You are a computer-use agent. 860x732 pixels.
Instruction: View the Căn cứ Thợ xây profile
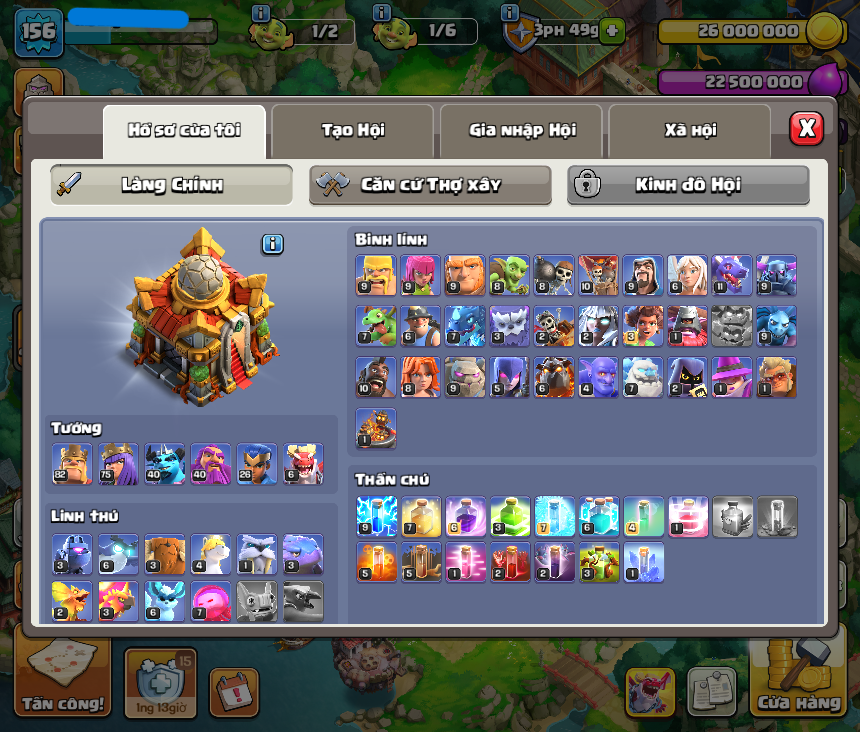pyautogui.click(x=430, y=185)
